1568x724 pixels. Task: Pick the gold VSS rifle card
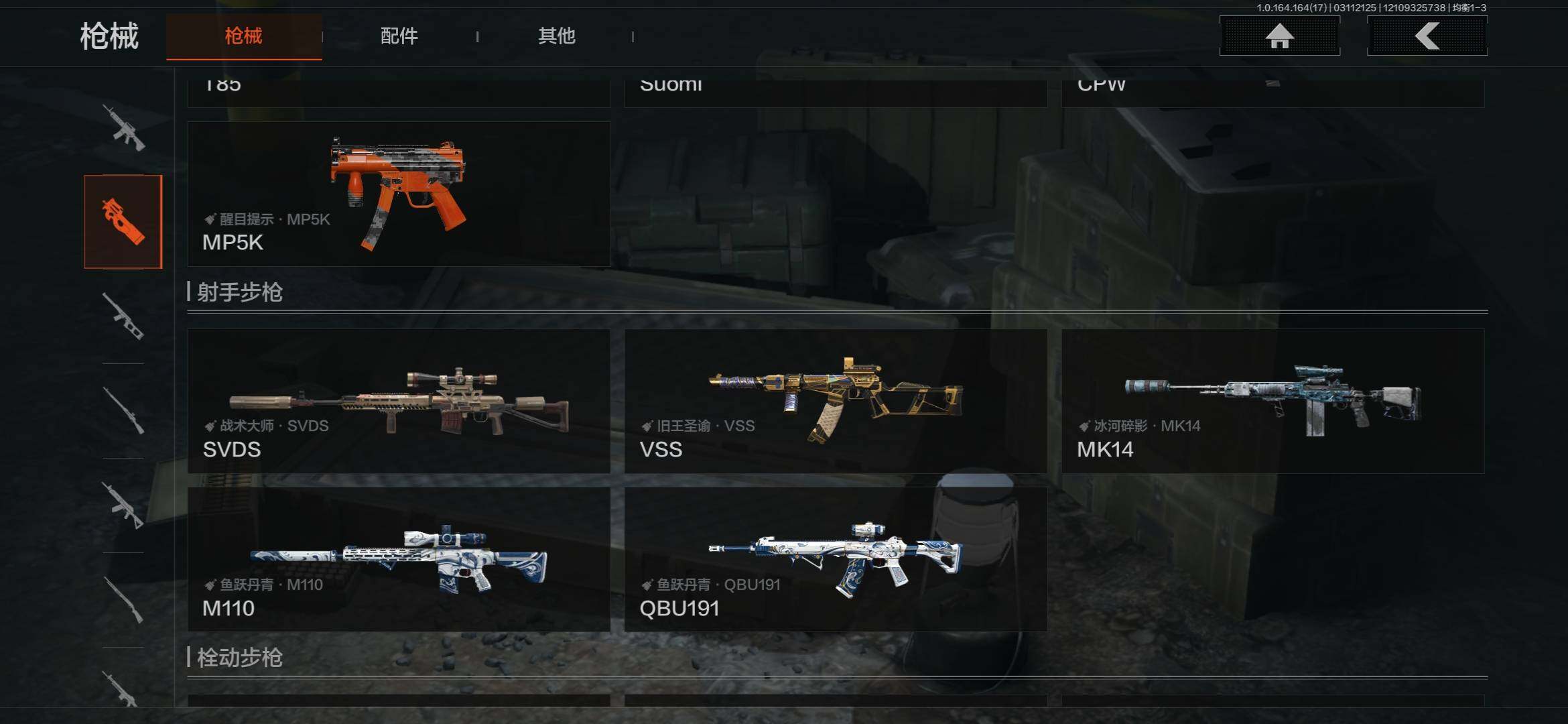click(836, 401)
